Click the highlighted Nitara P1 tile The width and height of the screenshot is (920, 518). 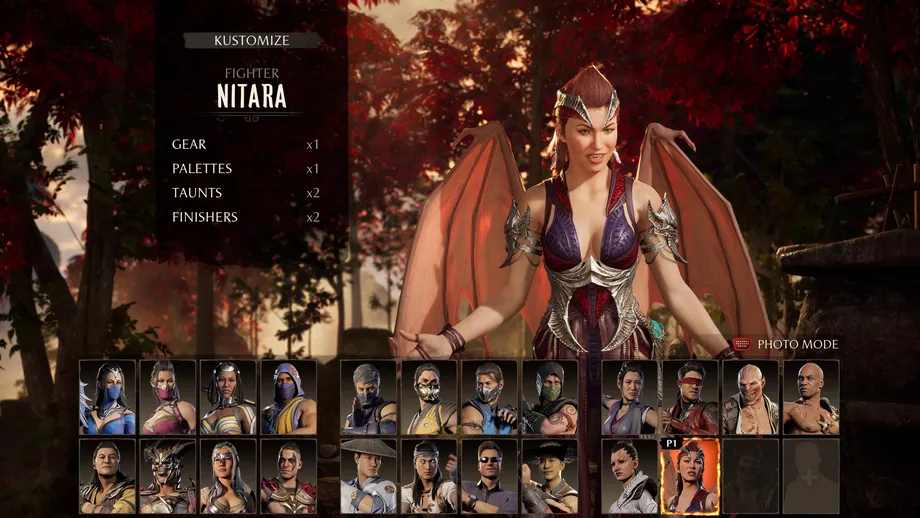[x=690, y=475]
